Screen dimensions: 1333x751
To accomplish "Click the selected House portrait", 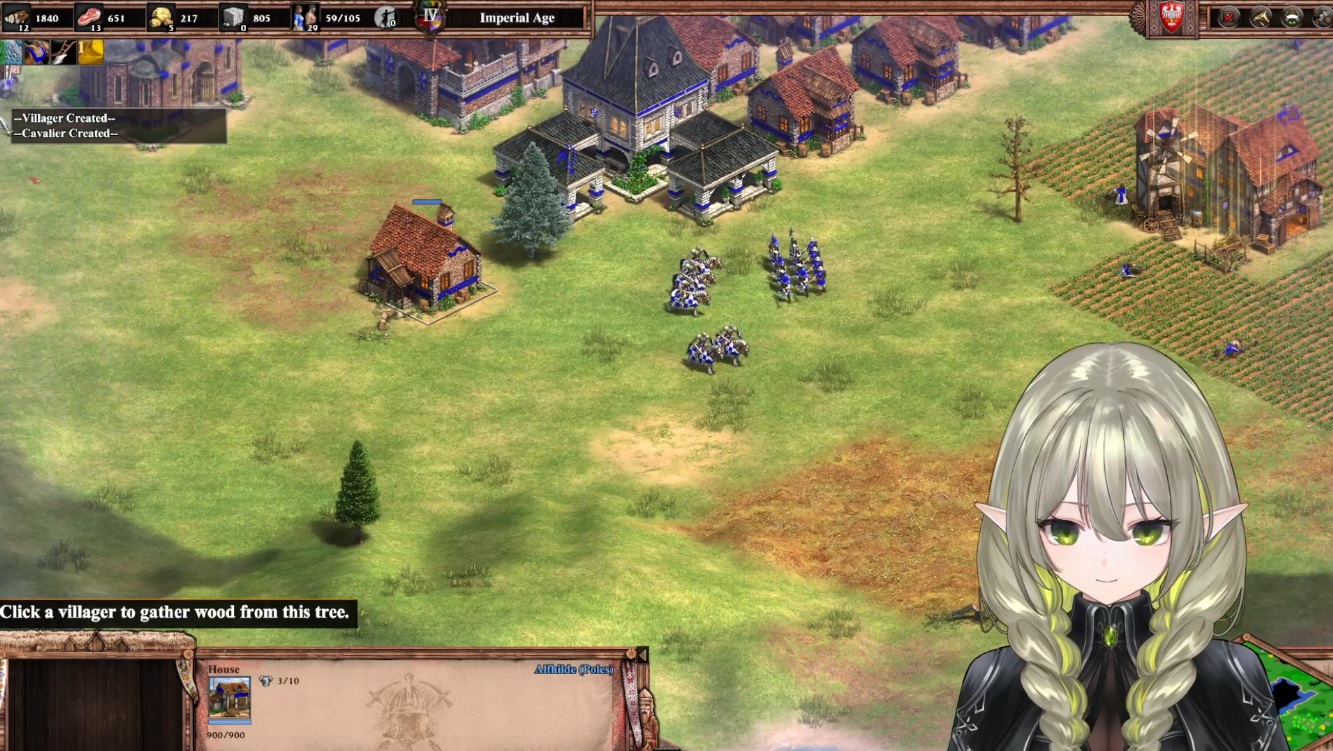I will click(229, 697).
